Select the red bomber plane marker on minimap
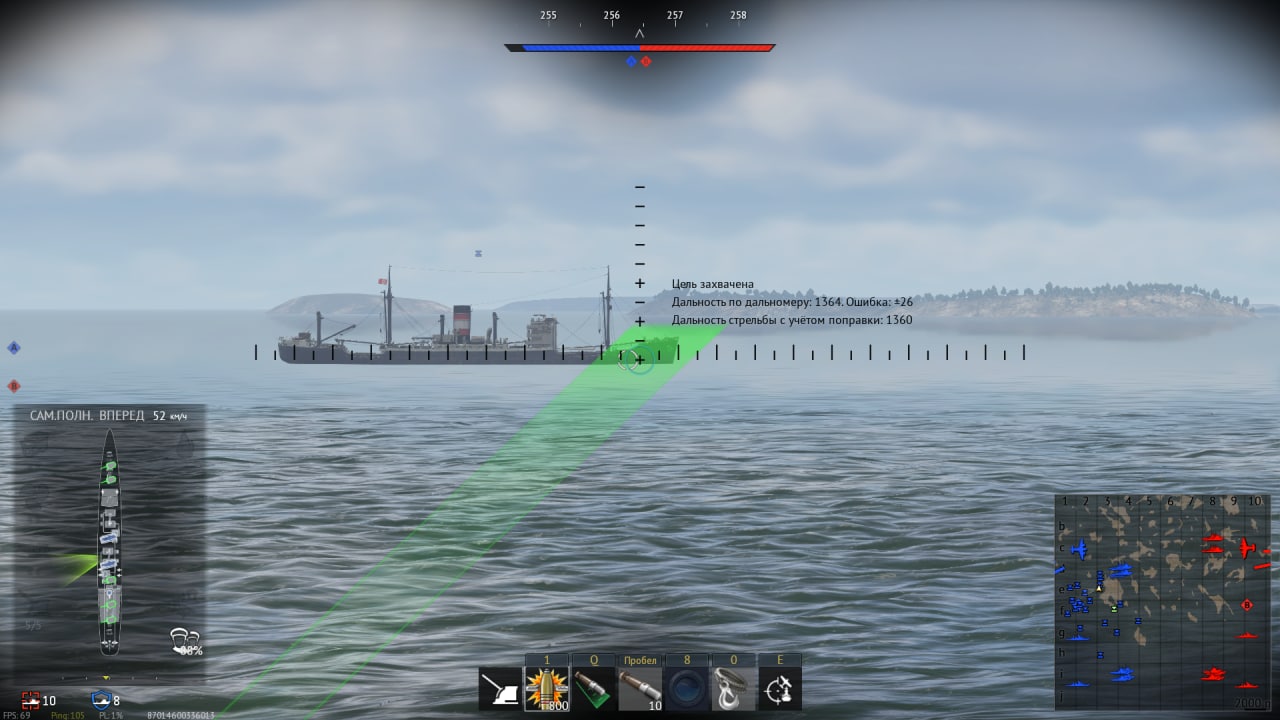The width and height of the screenshot is (1280, 720). (1247, 548)
